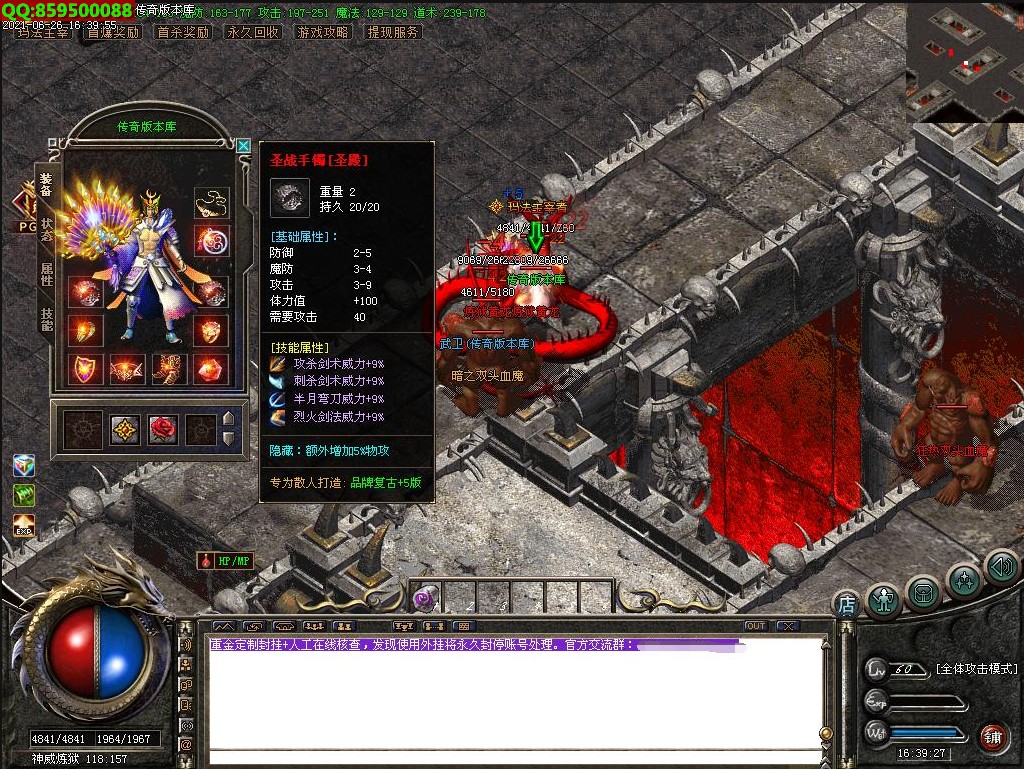Click the OUT button above chat
The width and height of the screenshot is (1024, 769).
pyautogui.click(x=755, y=626)
